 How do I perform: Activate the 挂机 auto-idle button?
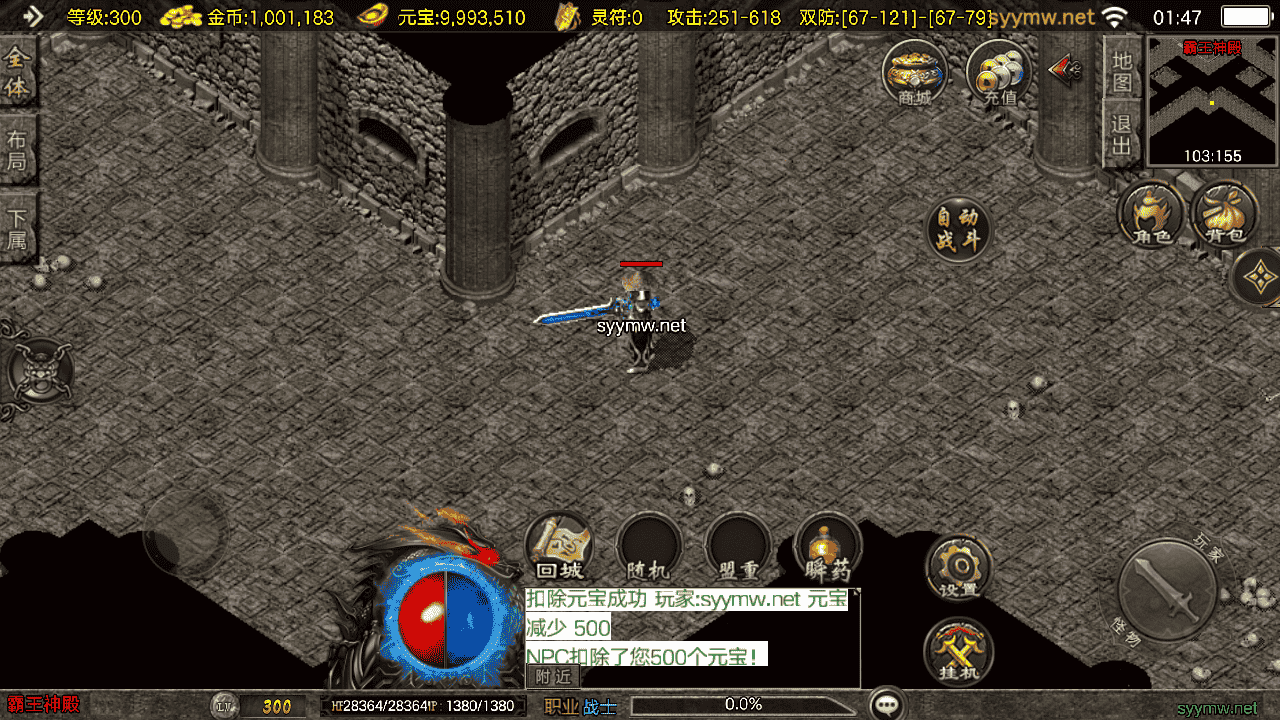[959, 651]
